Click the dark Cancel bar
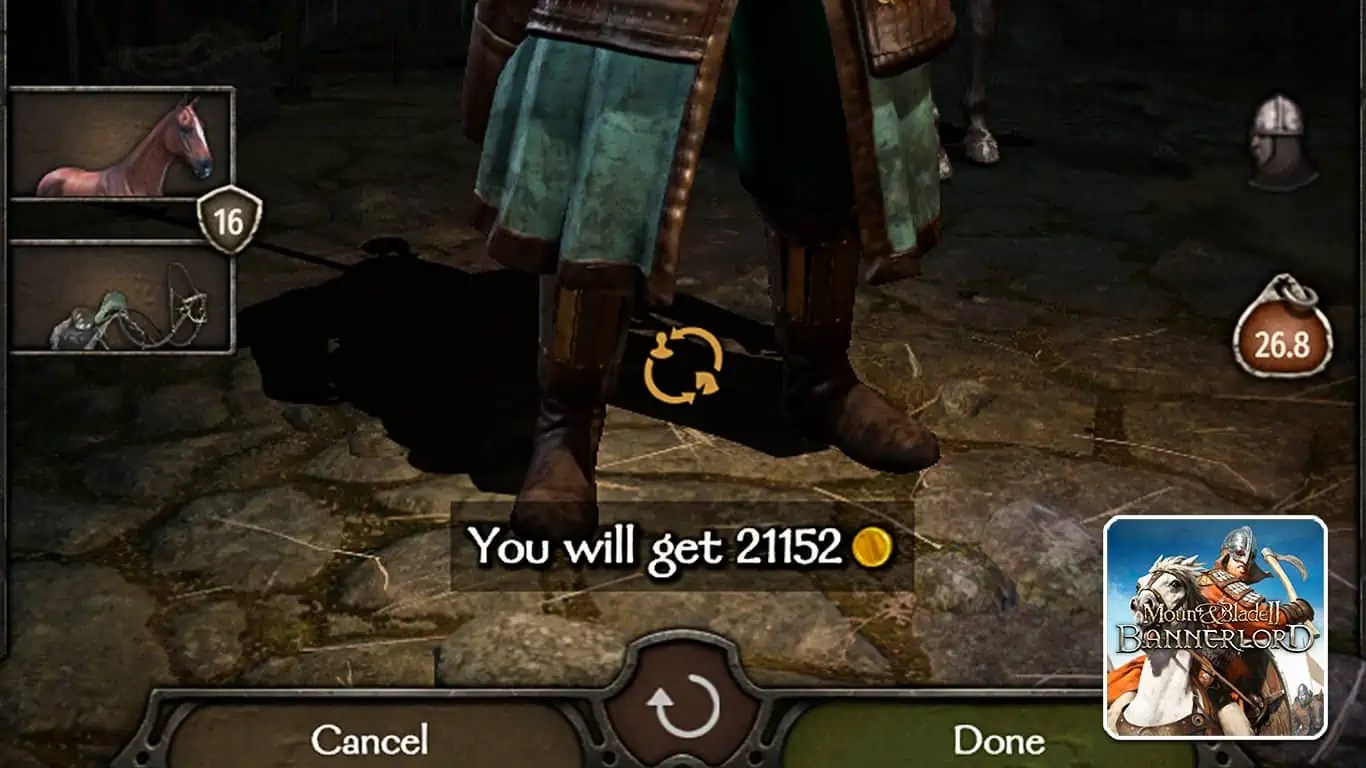The width and height of the screenshot is (1366, 768). click(x=370, y=742)
